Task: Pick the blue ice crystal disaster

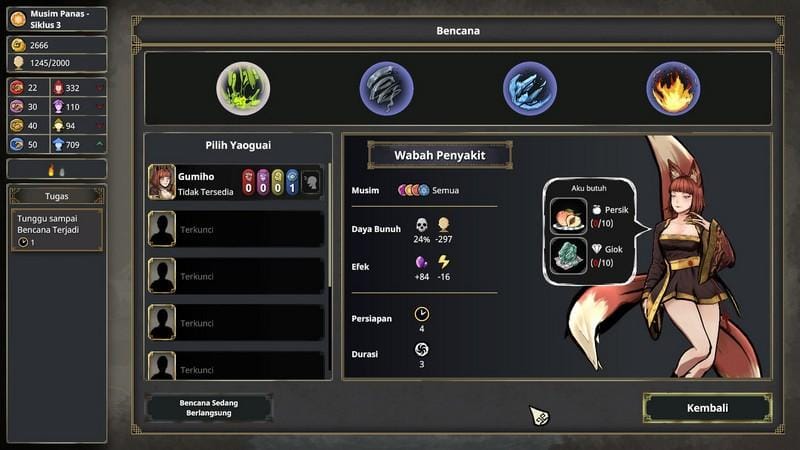Action: [530, 88]
